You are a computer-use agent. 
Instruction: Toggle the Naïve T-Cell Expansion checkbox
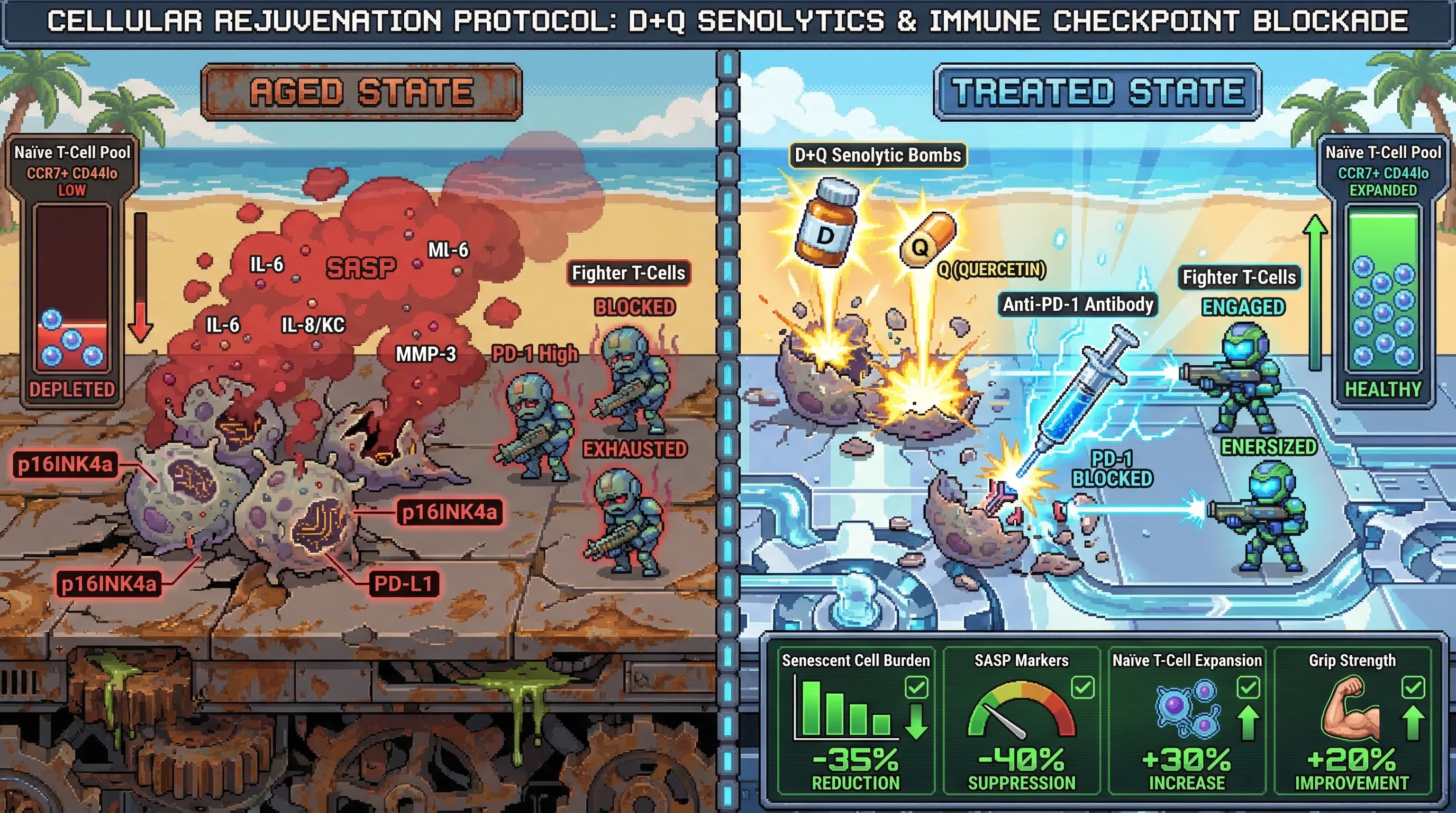pyautogui.click(x=1248, y=688)
